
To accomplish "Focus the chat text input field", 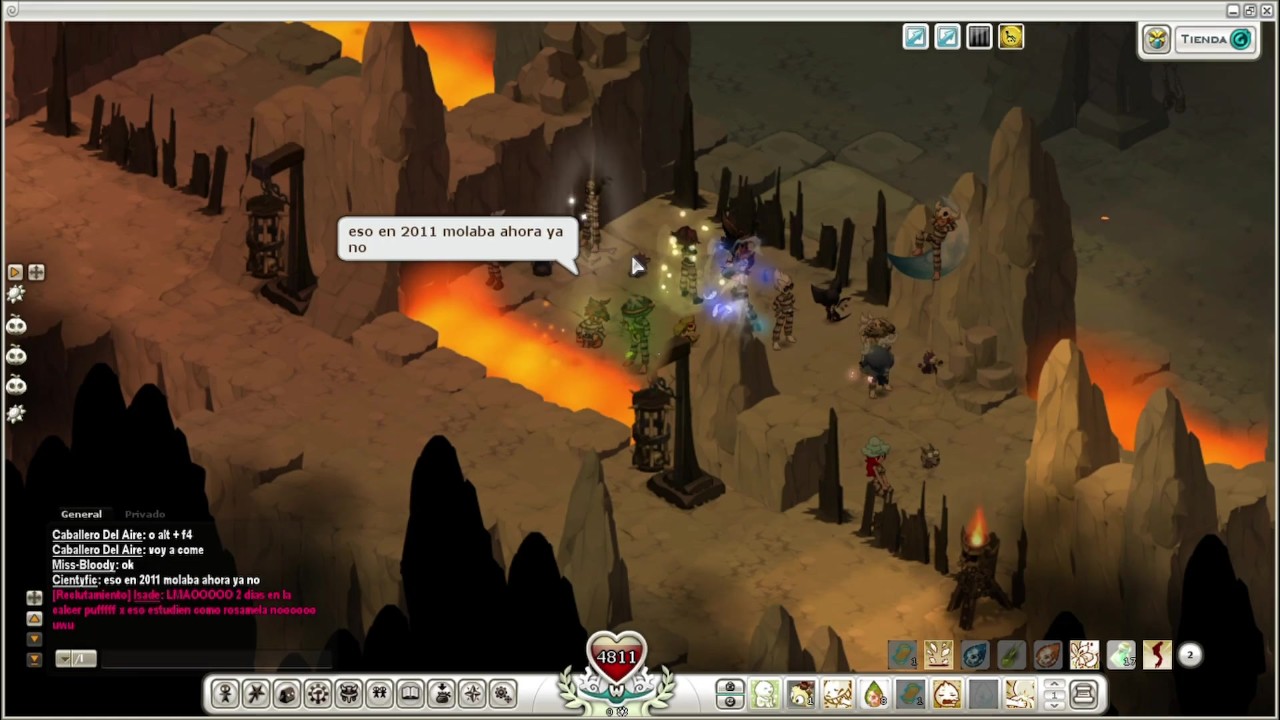I will [x=215, y=658].
